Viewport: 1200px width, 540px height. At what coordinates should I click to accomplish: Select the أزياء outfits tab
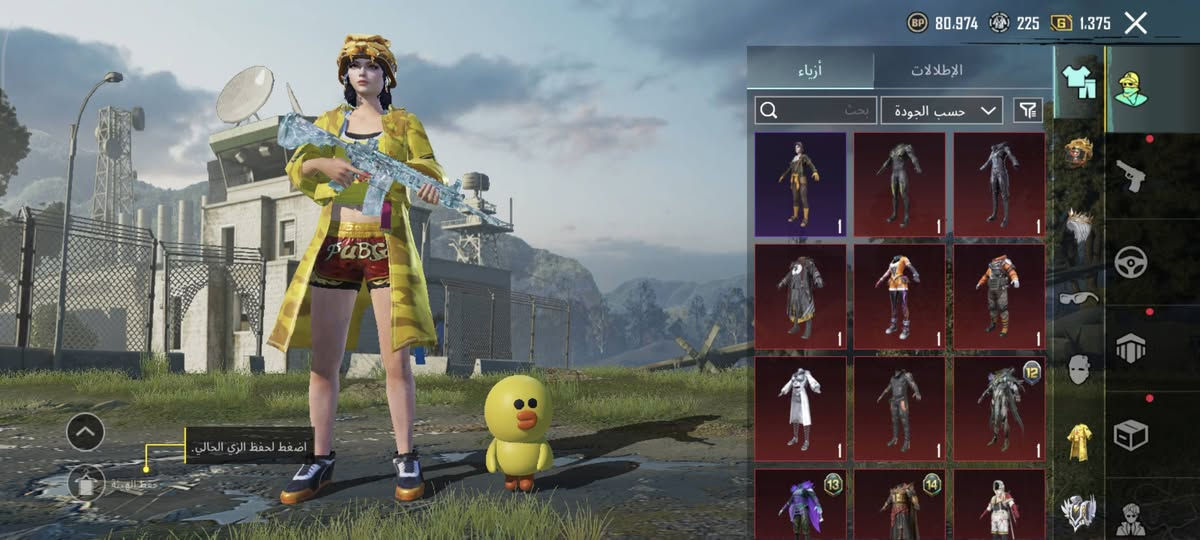coord(810,70)
